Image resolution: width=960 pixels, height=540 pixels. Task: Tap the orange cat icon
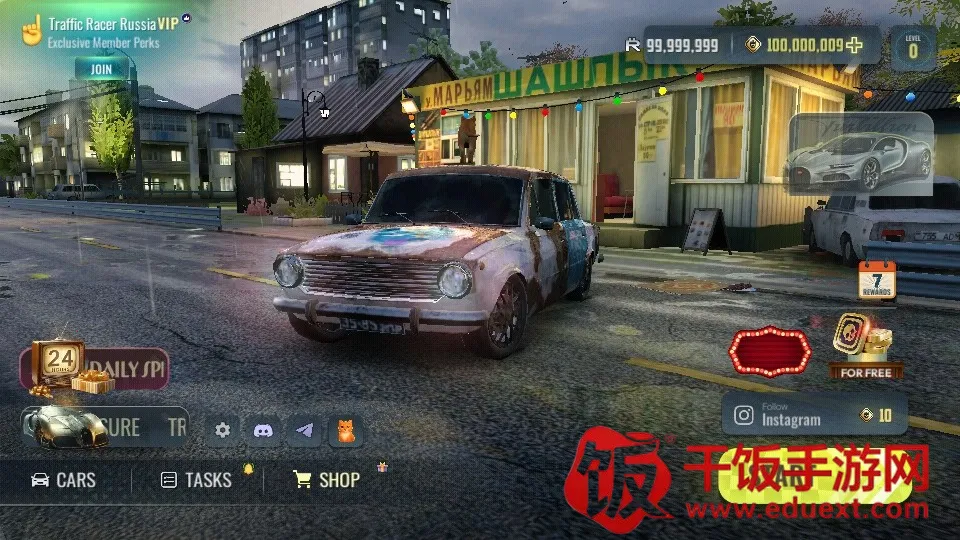coord(345,431)
